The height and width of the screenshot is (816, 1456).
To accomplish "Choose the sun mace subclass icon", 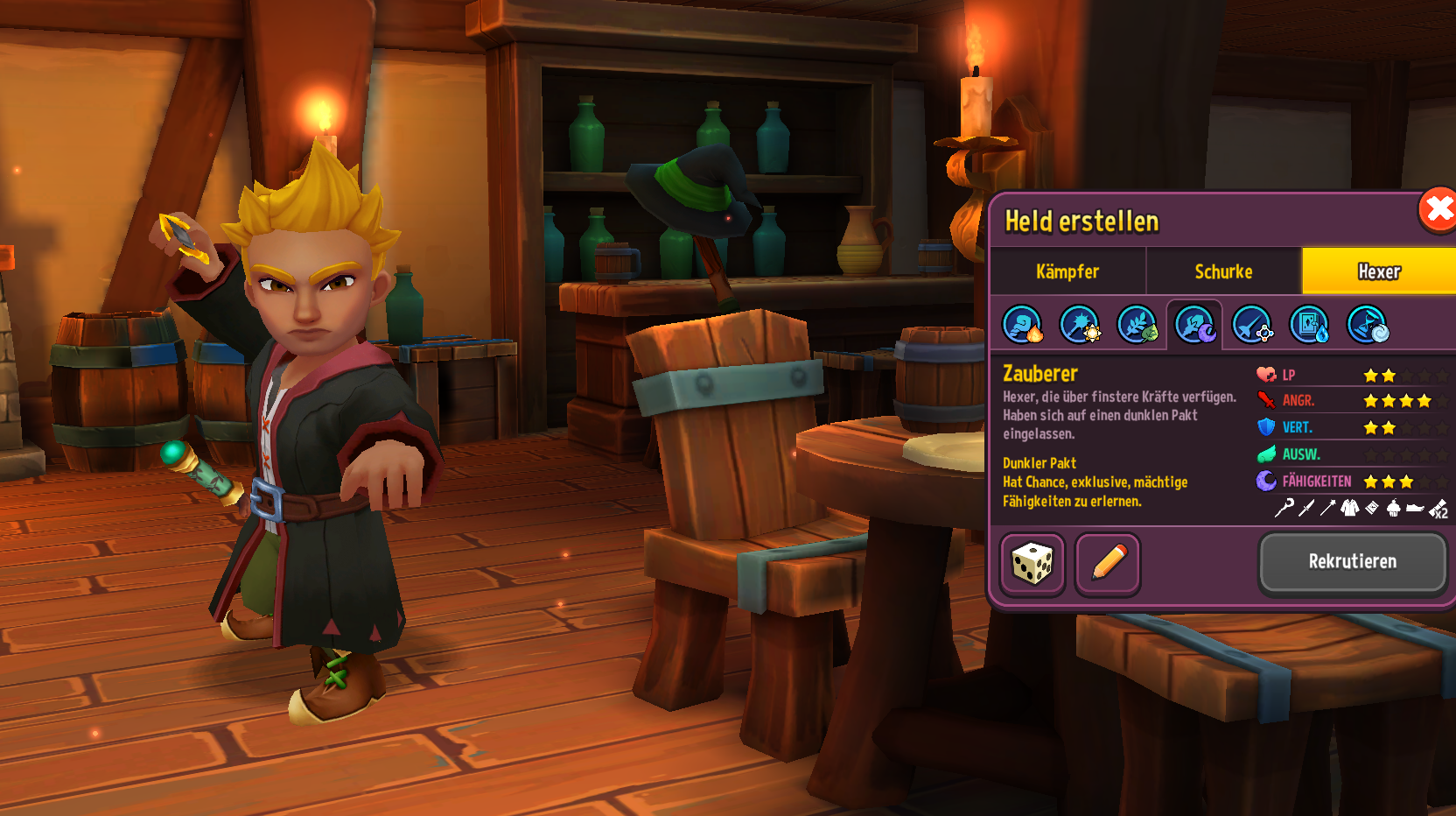I will point(1080,325).
